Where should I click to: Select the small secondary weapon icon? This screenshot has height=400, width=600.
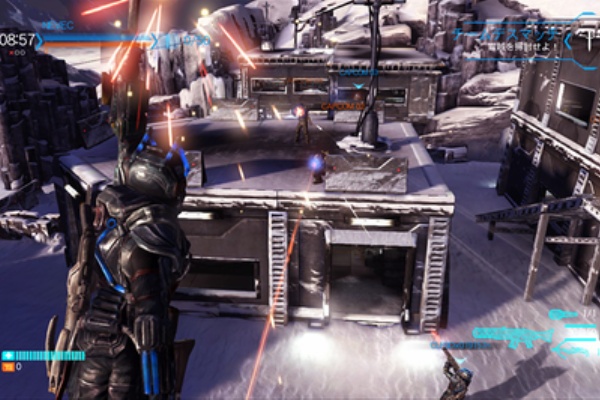[x=563, y=314]
